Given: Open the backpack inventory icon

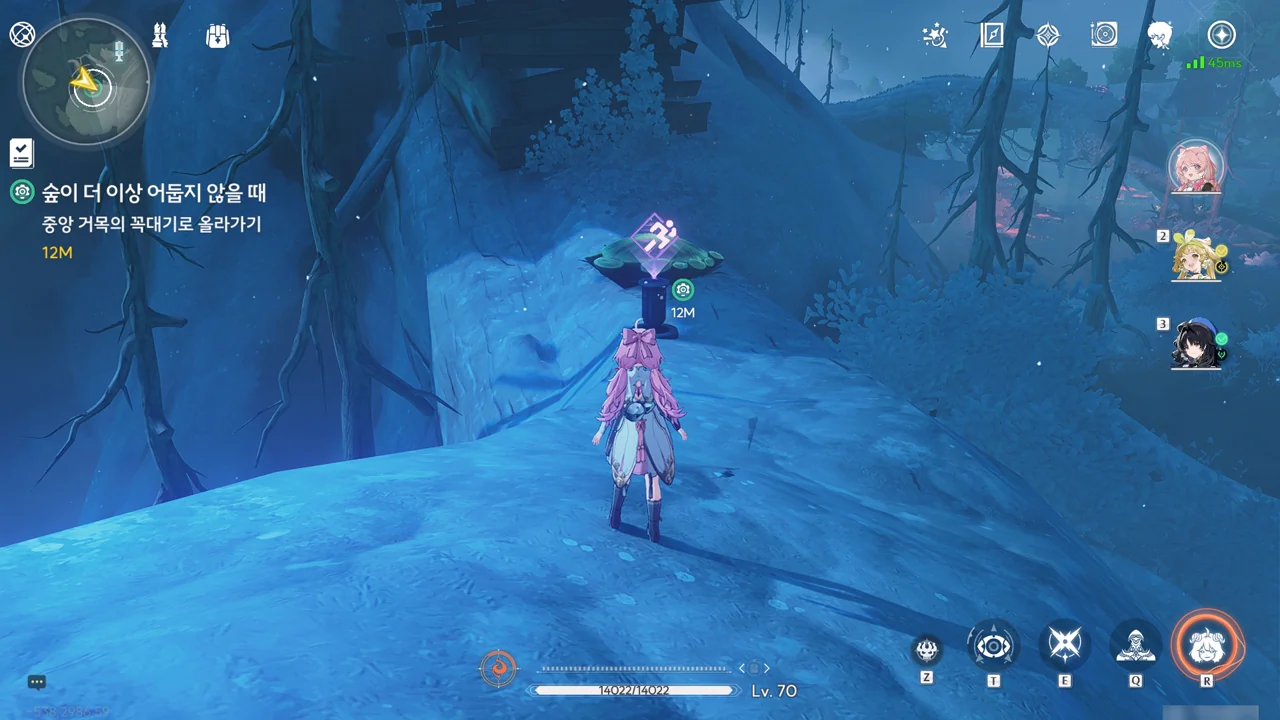Looking at the screenshot, I should [x=217, y=36].
